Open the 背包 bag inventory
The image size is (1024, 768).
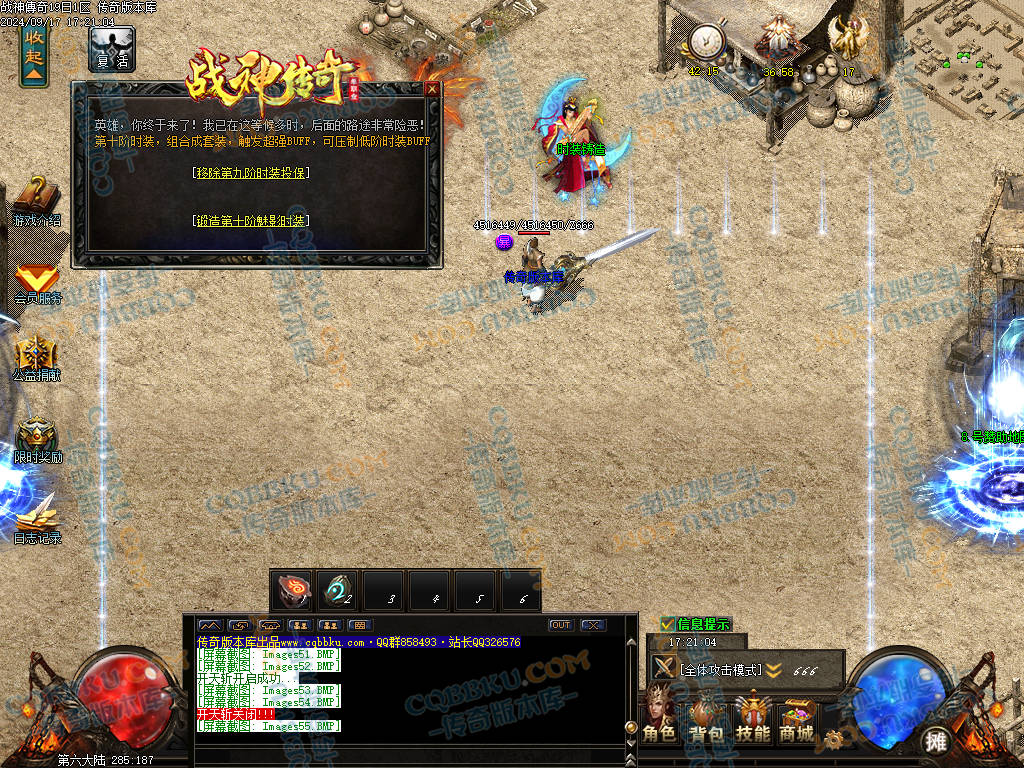[x=706, y=717]
